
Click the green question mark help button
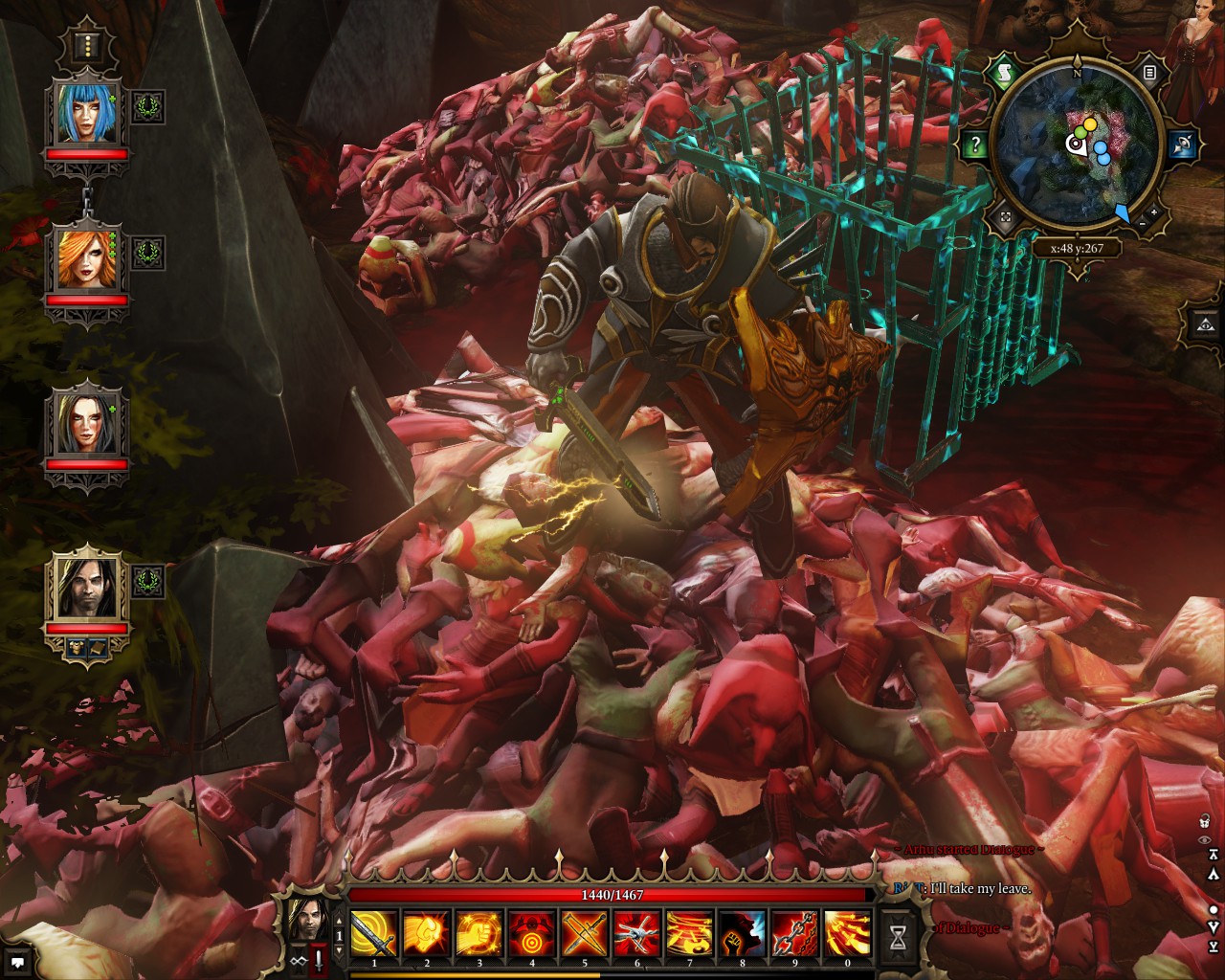click(975, 145)
